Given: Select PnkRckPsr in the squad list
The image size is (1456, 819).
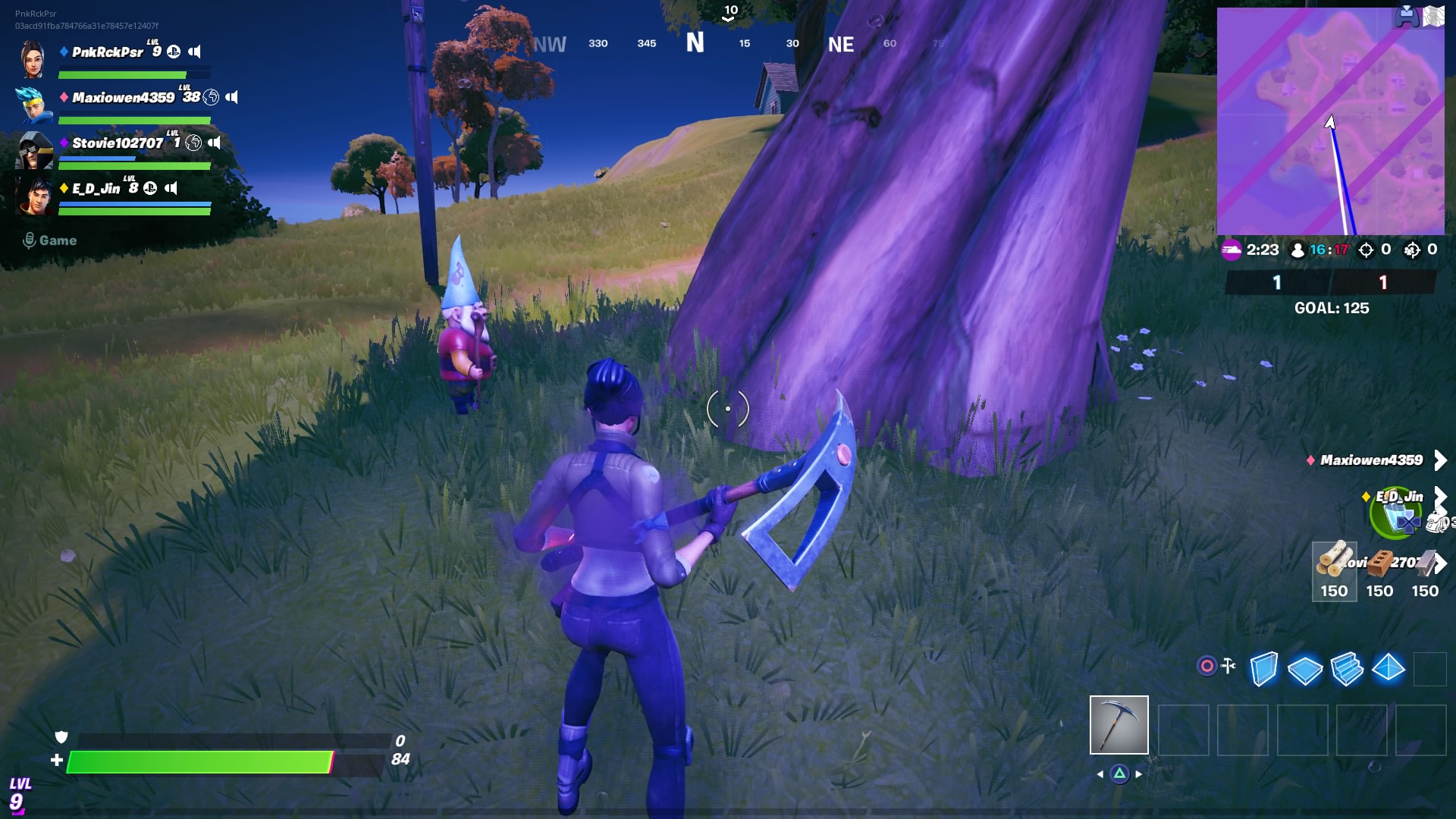Looking at the screenshot, I should pos(107,52).
